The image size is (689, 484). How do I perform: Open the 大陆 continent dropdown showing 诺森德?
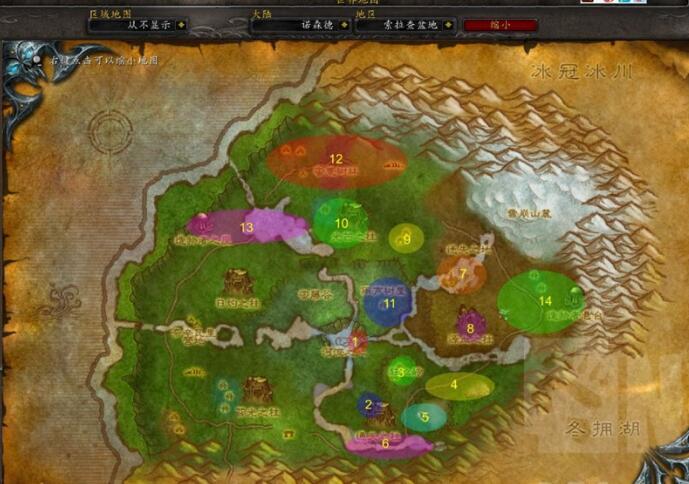296,26
